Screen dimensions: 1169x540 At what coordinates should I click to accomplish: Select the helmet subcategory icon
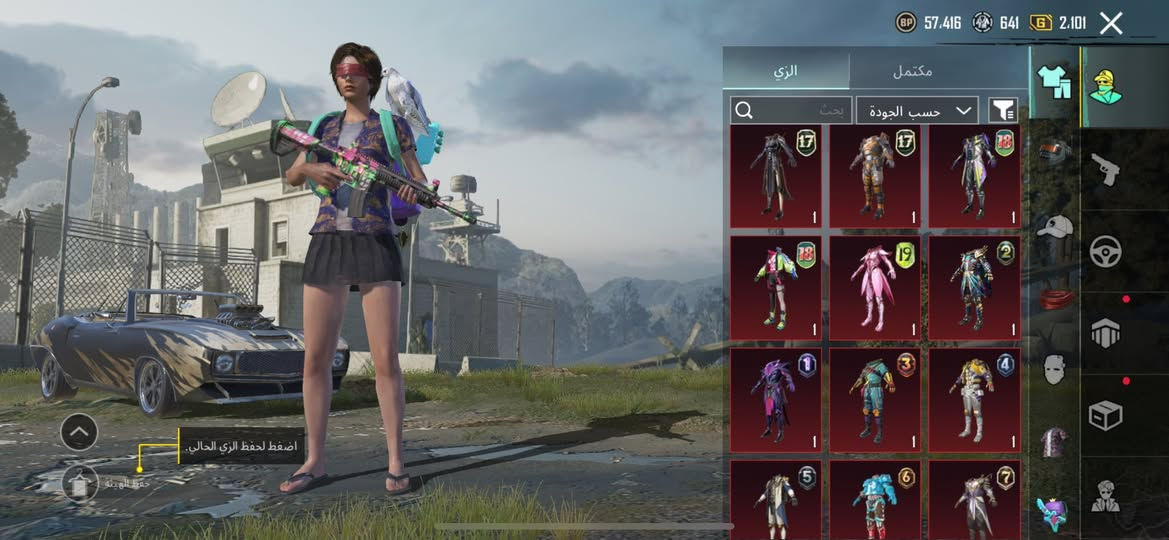[x=1054, y=152]
